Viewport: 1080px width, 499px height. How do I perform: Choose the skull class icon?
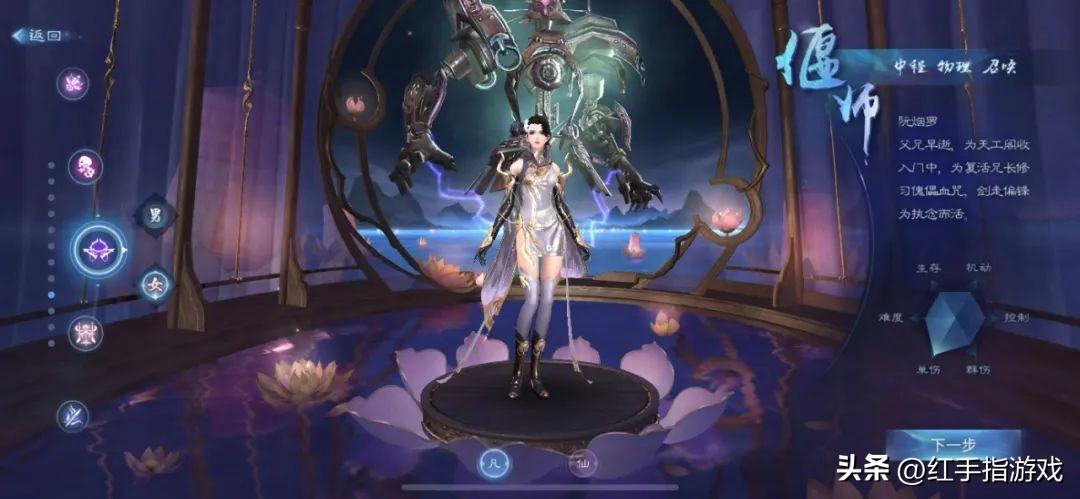click(x=85, y=166)
